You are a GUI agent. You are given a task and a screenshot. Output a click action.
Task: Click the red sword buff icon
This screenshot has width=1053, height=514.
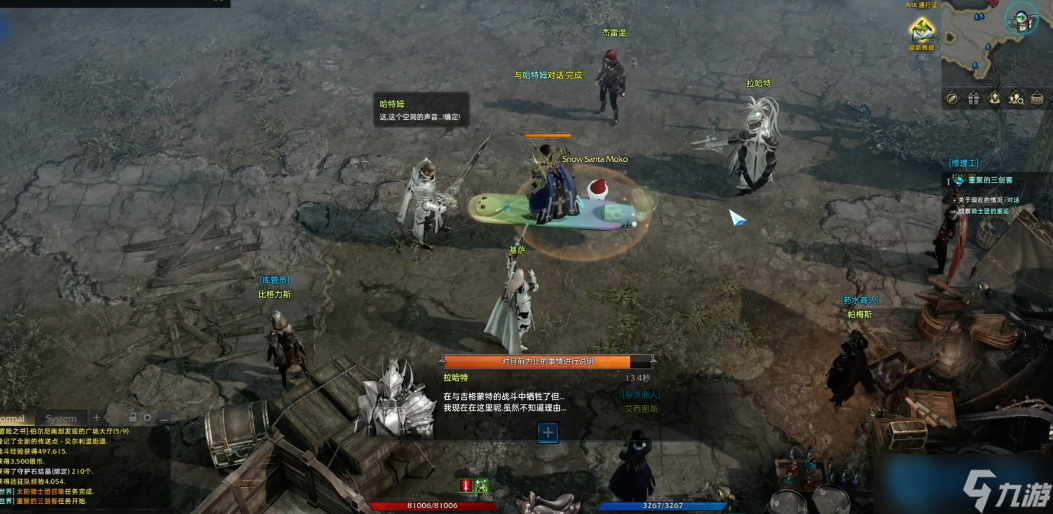(x=465, y=485)
